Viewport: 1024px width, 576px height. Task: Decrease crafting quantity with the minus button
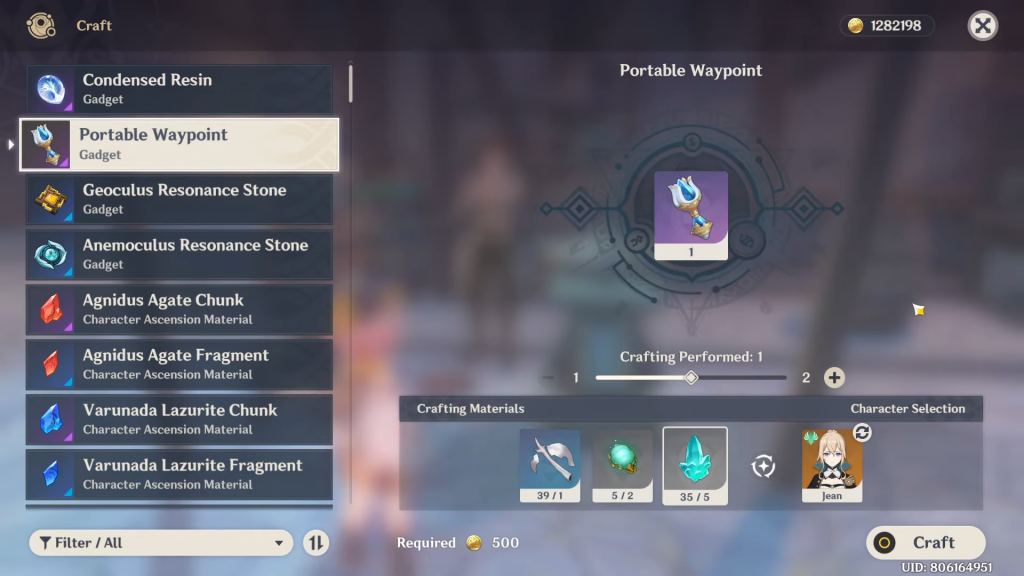[547, 378]
